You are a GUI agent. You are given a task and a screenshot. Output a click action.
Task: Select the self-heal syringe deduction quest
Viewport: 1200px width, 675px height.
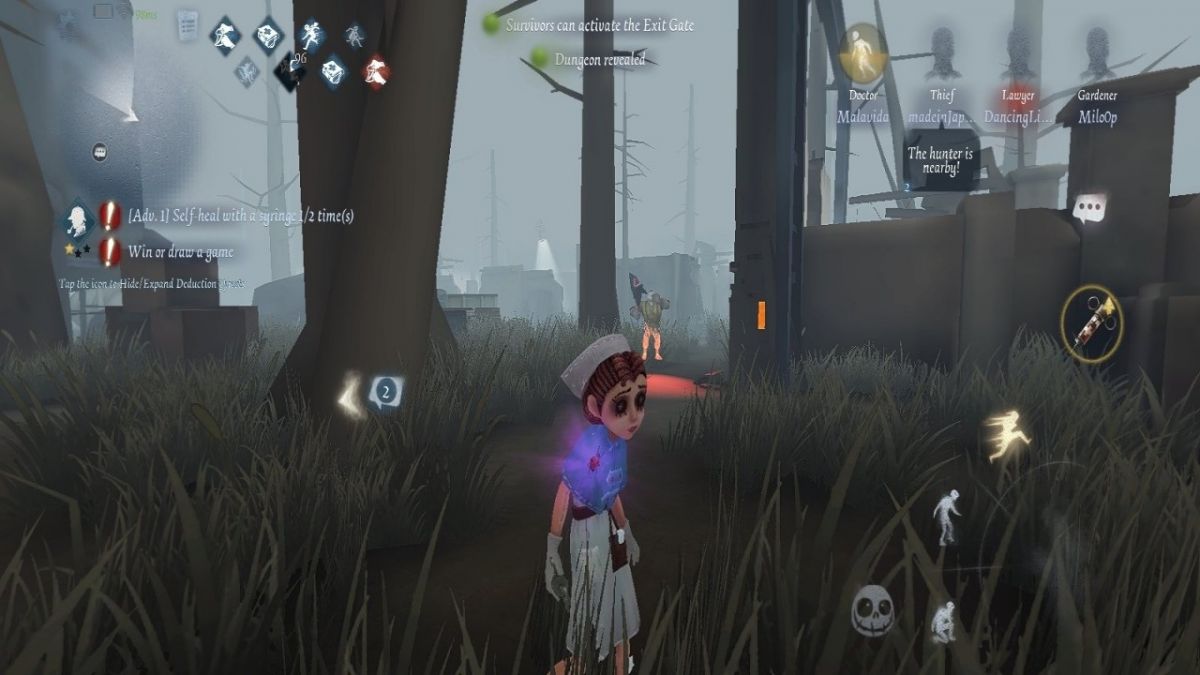[240, 215]
